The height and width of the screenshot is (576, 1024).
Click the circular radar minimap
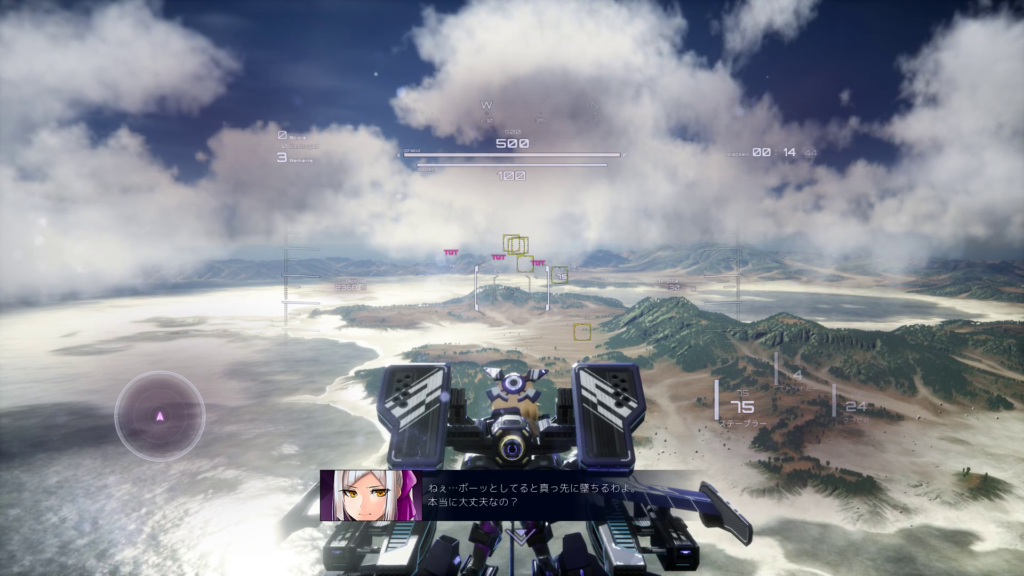pyautogui.click(x=160, y=415)
